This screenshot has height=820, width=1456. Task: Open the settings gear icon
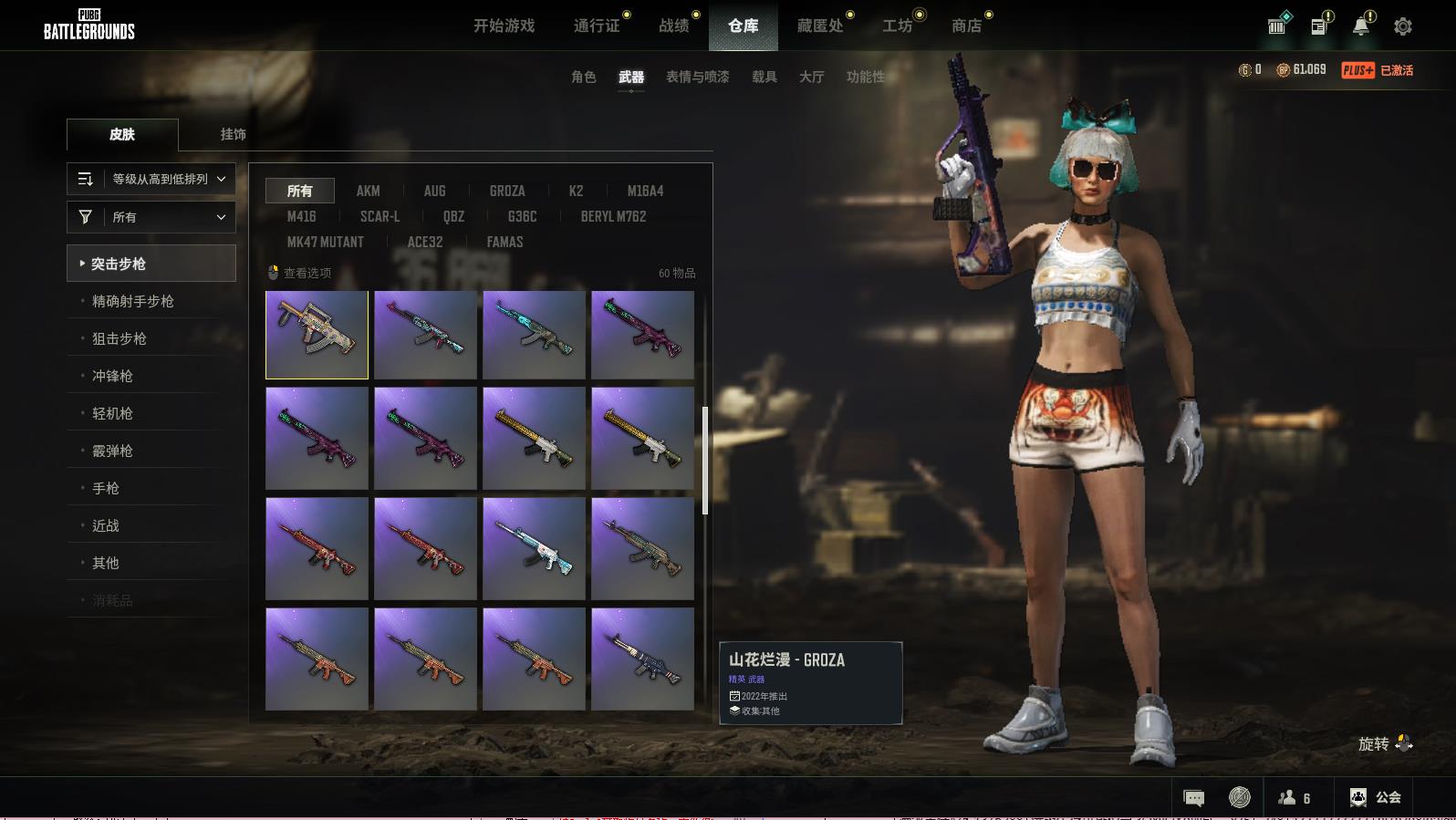click(x=1402, y=26)
